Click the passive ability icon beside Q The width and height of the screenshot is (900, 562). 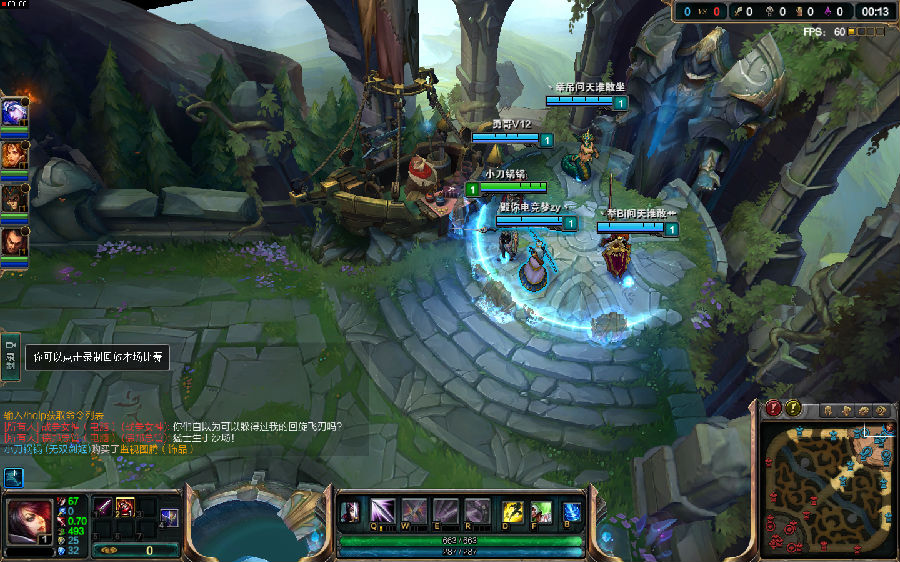[x=350, y=512]
